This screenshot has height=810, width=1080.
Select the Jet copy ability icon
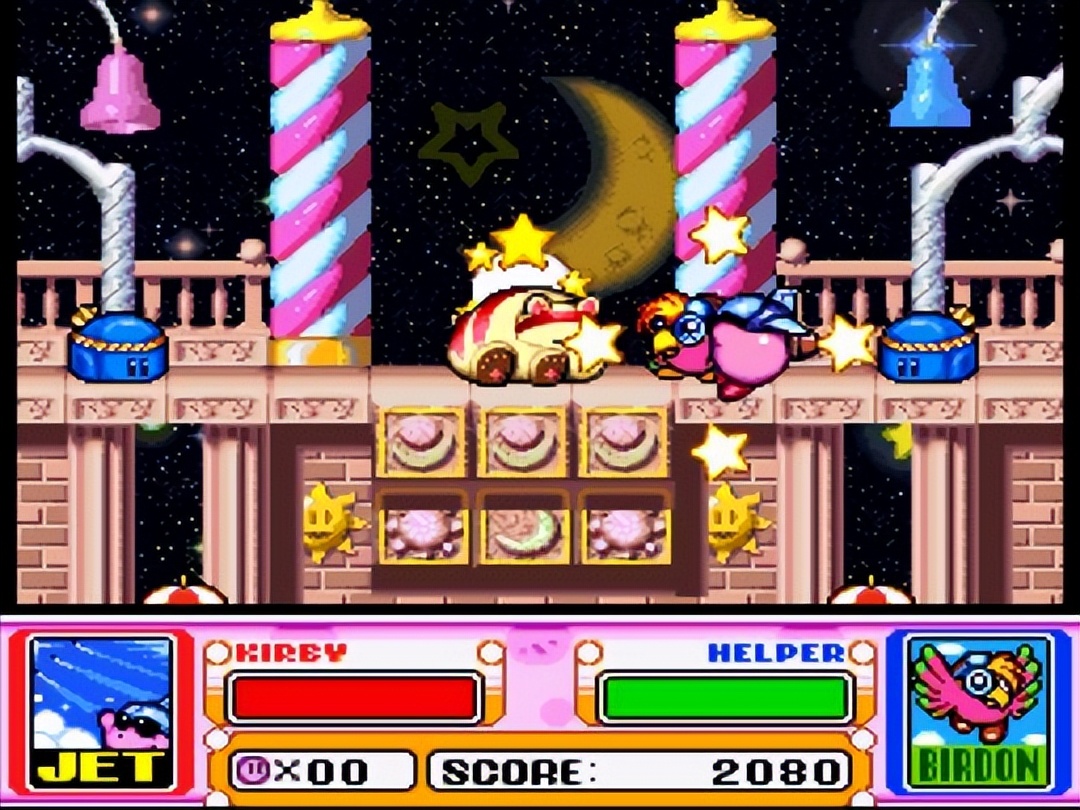(100, 711)
